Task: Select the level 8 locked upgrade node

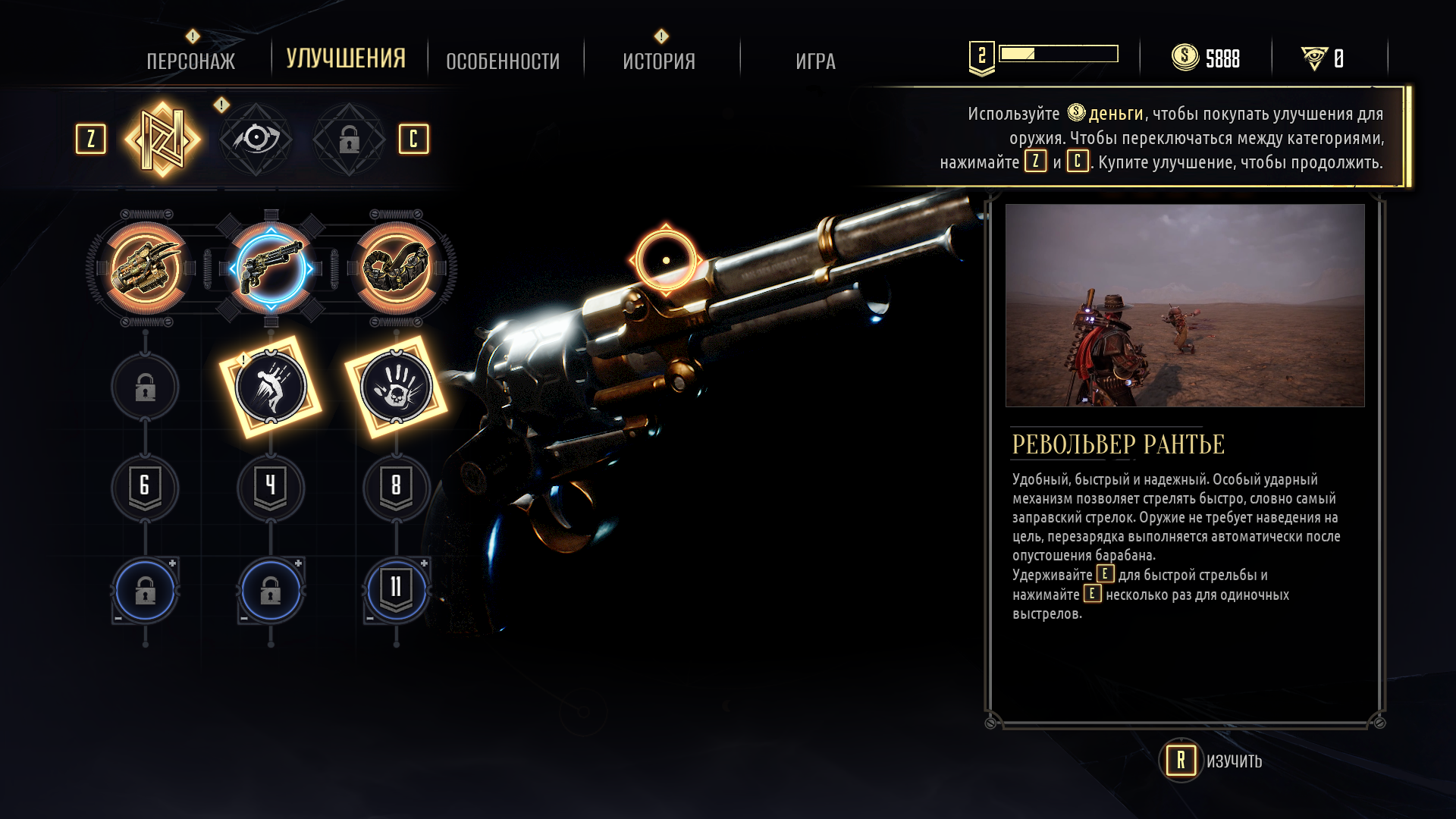Action: pyautogui.click(x=396, y=487)
